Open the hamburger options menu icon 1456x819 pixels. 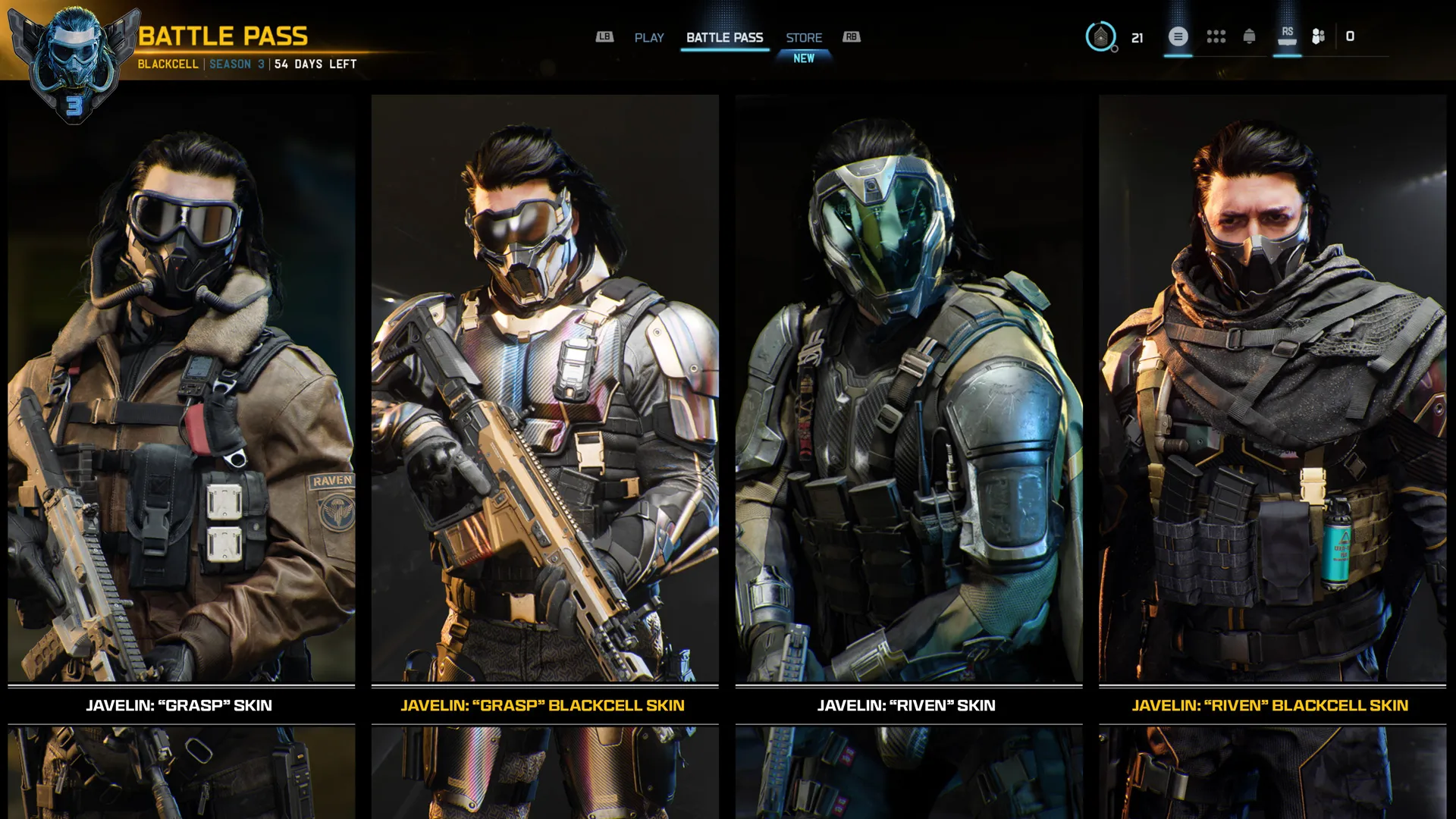(x=1178, y=36)
